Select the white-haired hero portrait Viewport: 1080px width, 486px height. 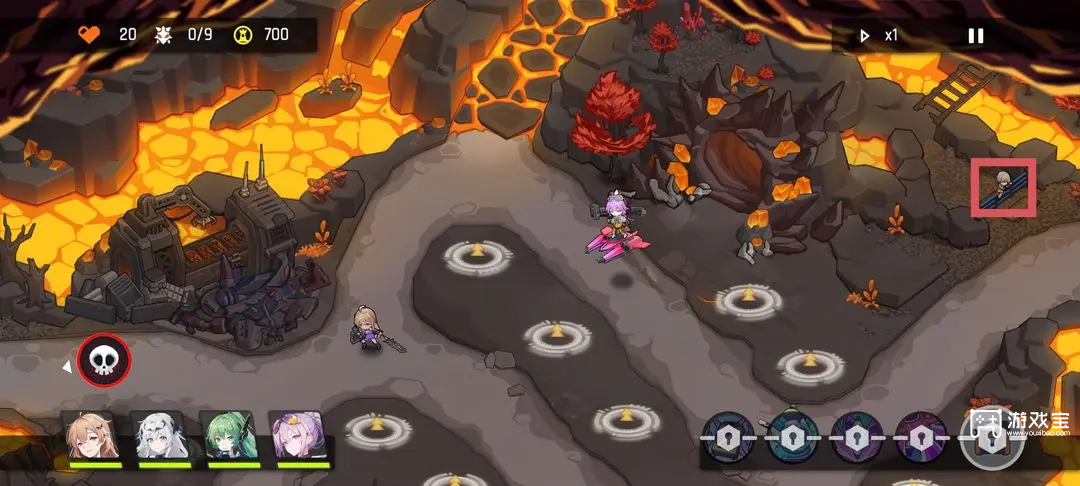[x=162, y=436]
